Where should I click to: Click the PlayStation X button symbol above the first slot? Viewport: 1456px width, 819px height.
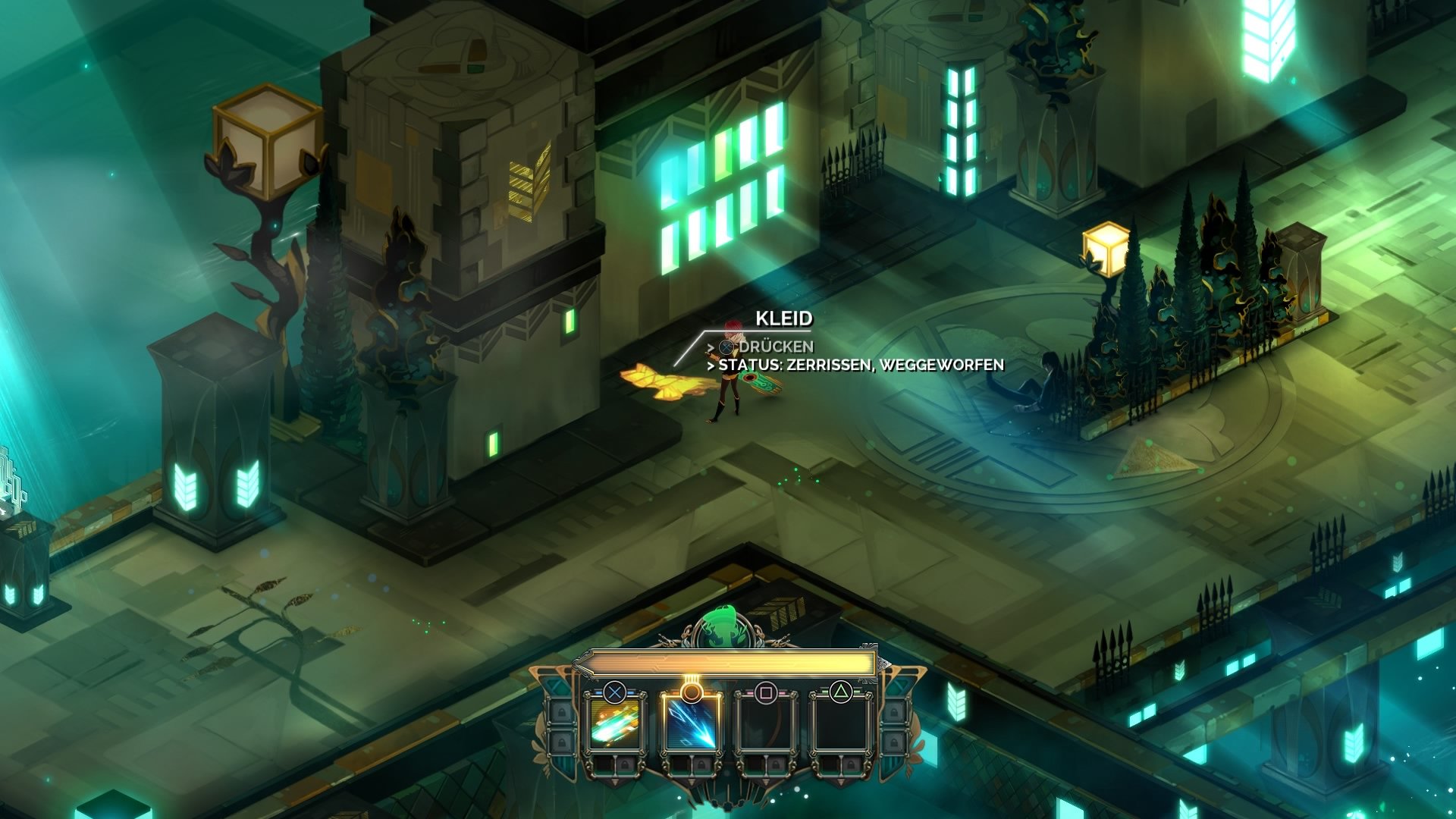click(x=616, y=692)
